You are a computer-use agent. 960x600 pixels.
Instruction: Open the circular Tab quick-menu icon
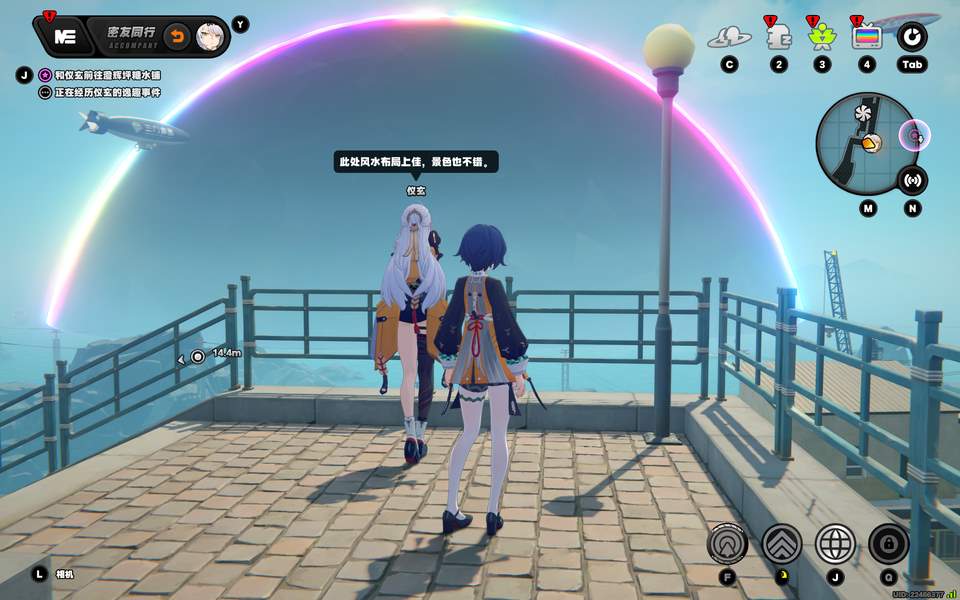(x=911, y=37)
